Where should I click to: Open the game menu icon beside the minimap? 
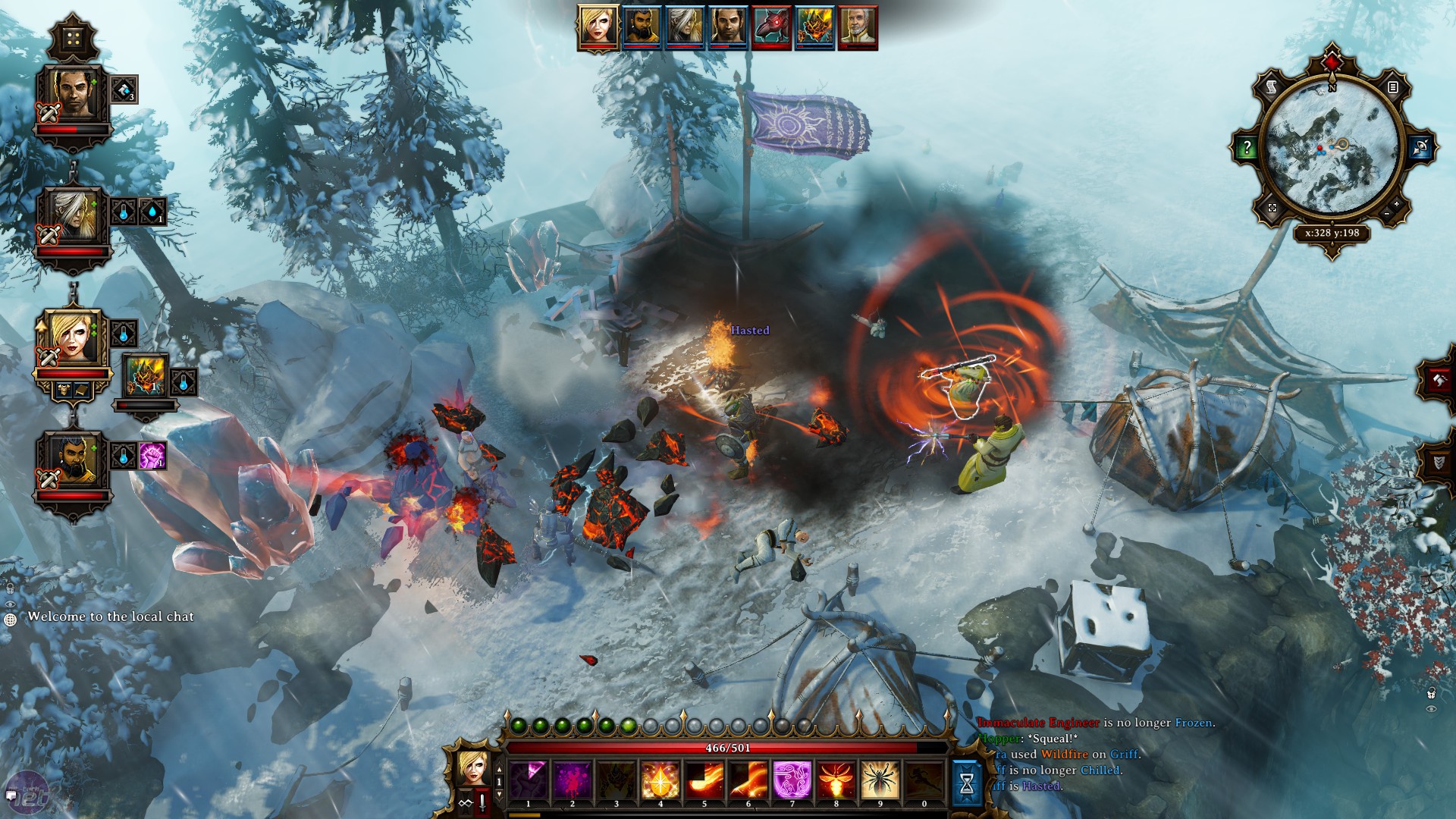(1394, 88)
